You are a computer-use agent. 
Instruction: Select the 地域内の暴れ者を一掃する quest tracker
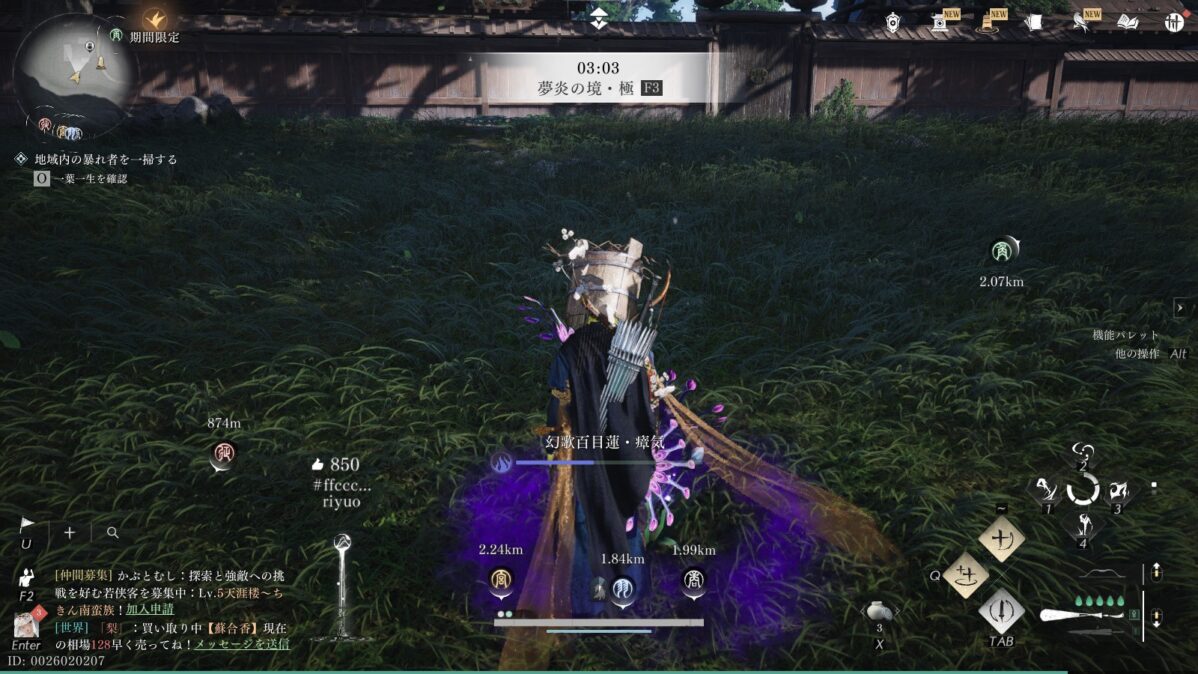[x=105, y=159]
